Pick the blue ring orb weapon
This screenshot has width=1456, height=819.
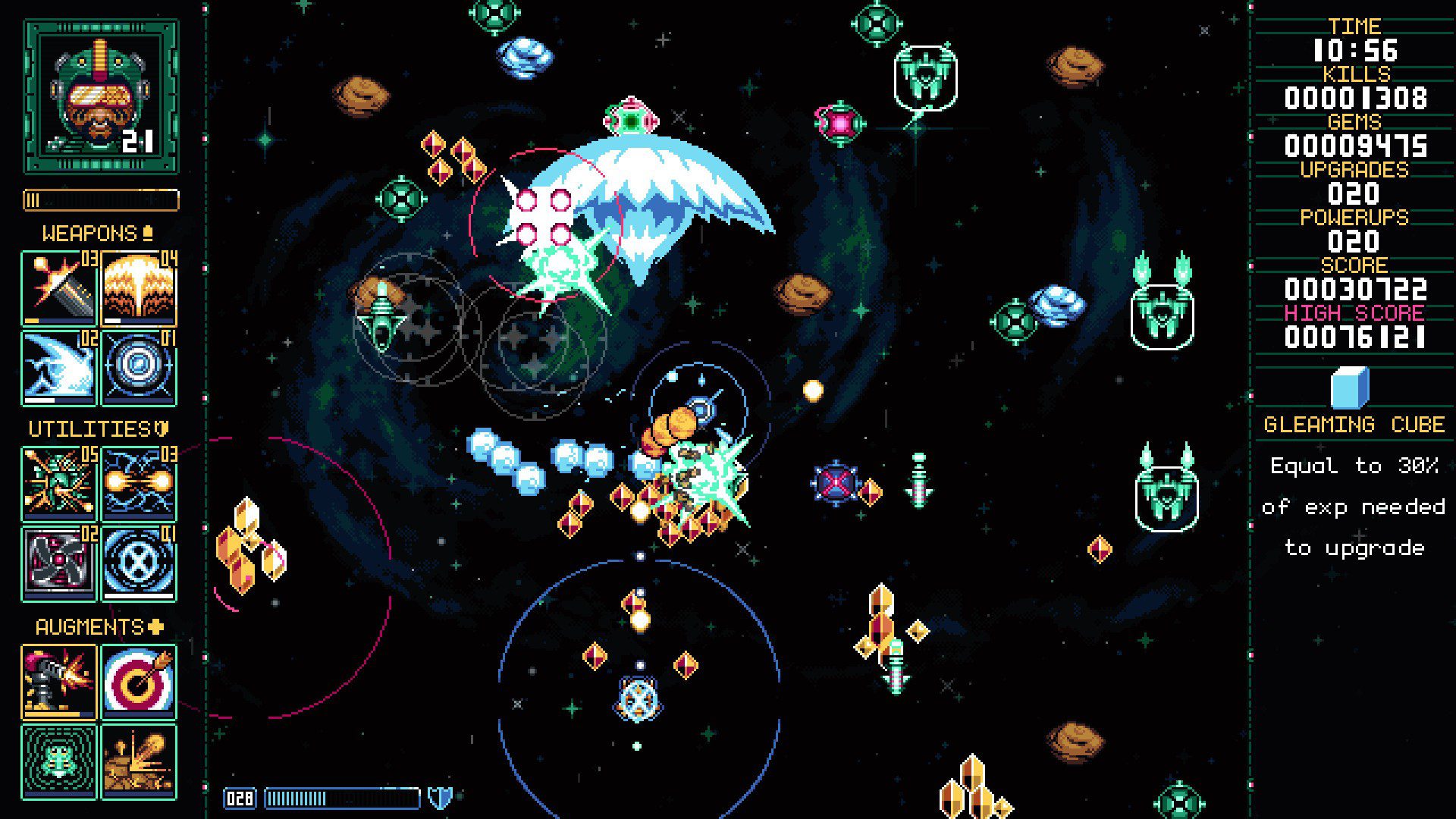(x=139, y=367)
